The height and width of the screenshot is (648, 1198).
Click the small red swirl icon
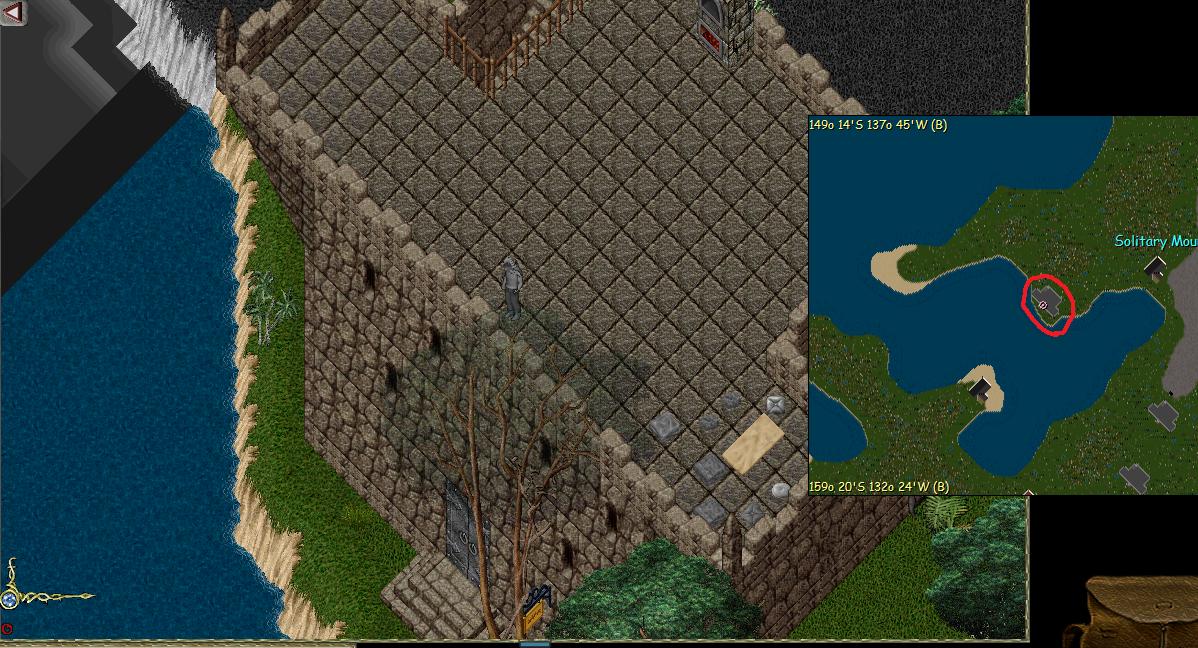7,629
